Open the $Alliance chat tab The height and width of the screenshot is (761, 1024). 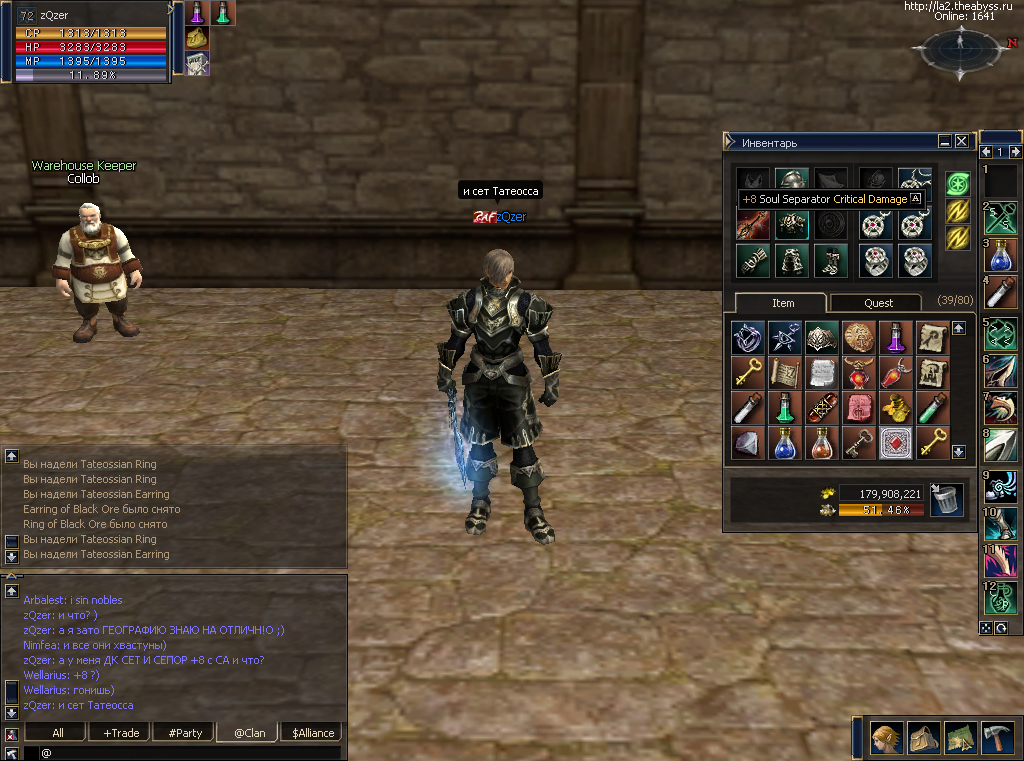point(311,732)
